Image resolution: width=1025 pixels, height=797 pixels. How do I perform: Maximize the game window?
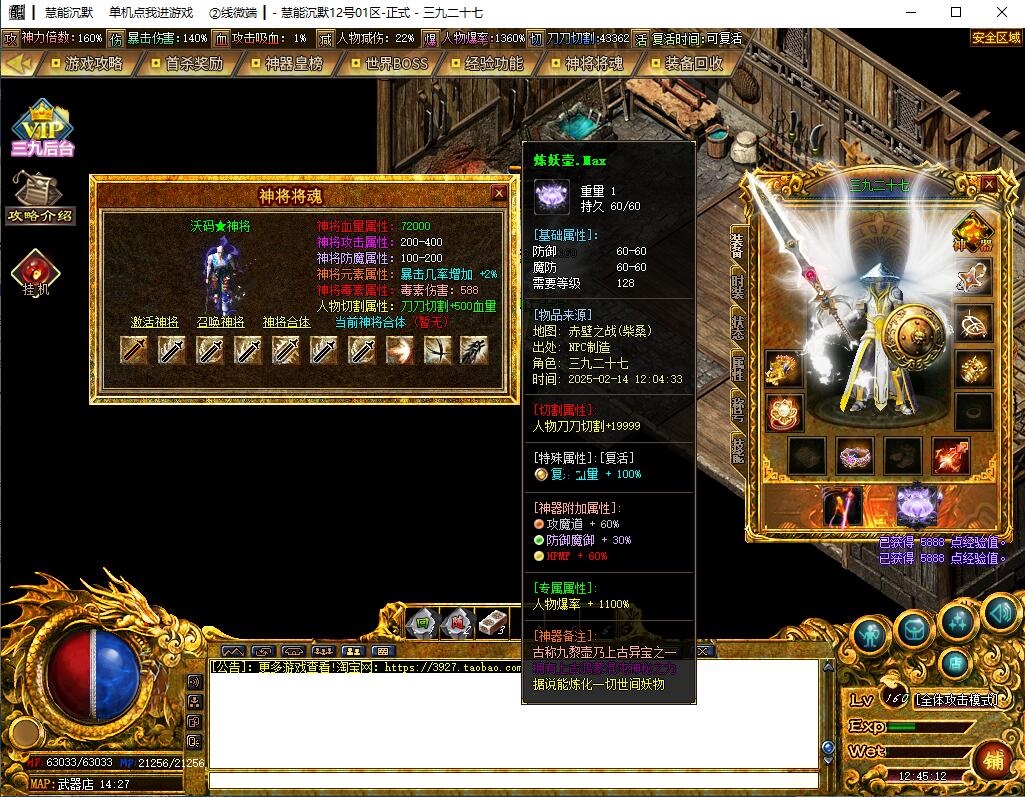click(956, 12)
